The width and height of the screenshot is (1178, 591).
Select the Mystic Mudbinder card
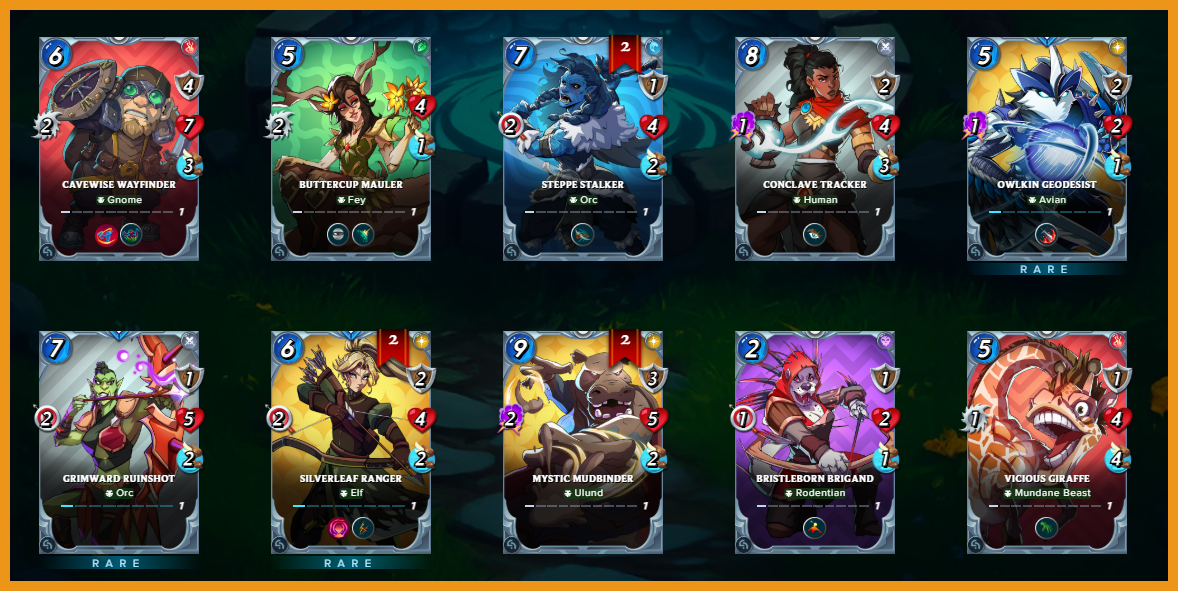coord(582,442)
